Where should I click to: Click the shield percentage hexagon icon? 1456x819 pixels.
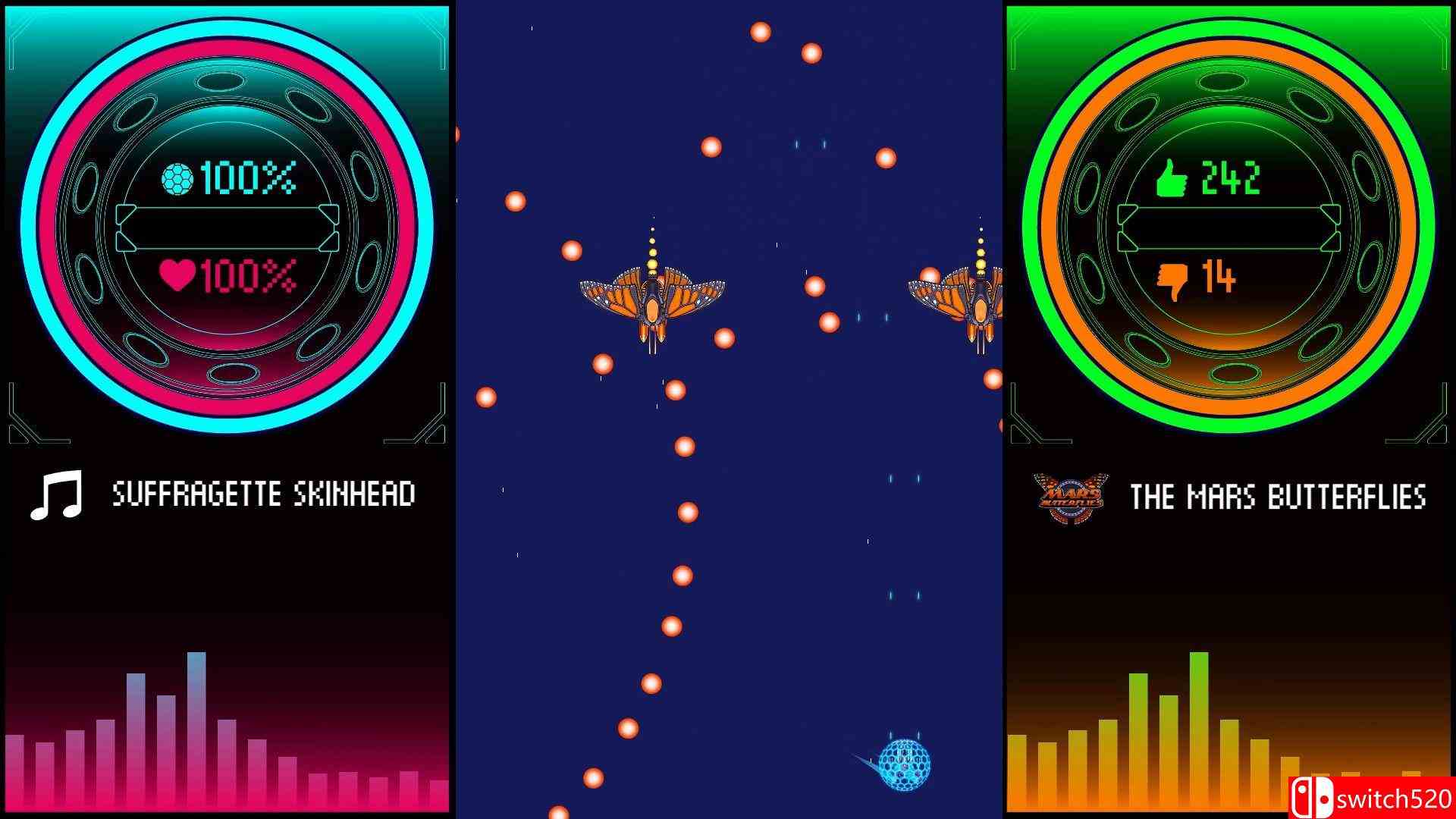(177, 178)
